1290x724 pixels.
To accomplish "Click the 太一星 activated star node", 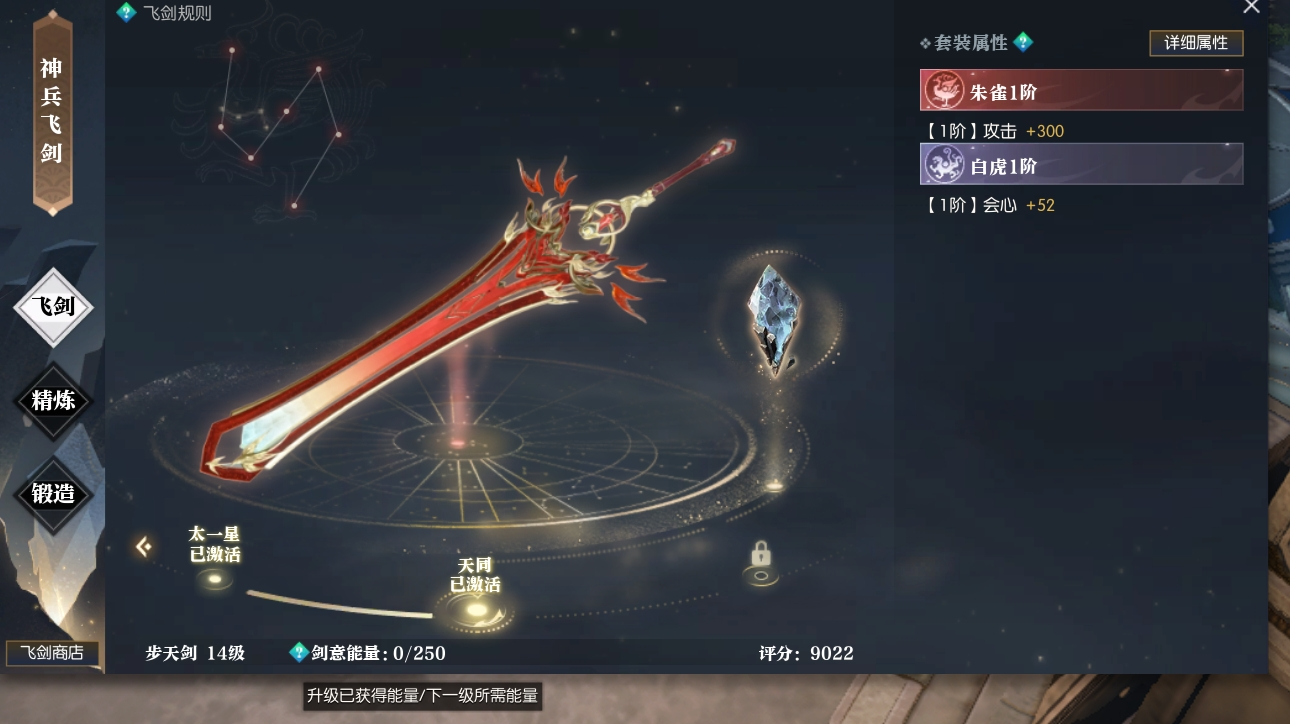I will click(215, 578).
